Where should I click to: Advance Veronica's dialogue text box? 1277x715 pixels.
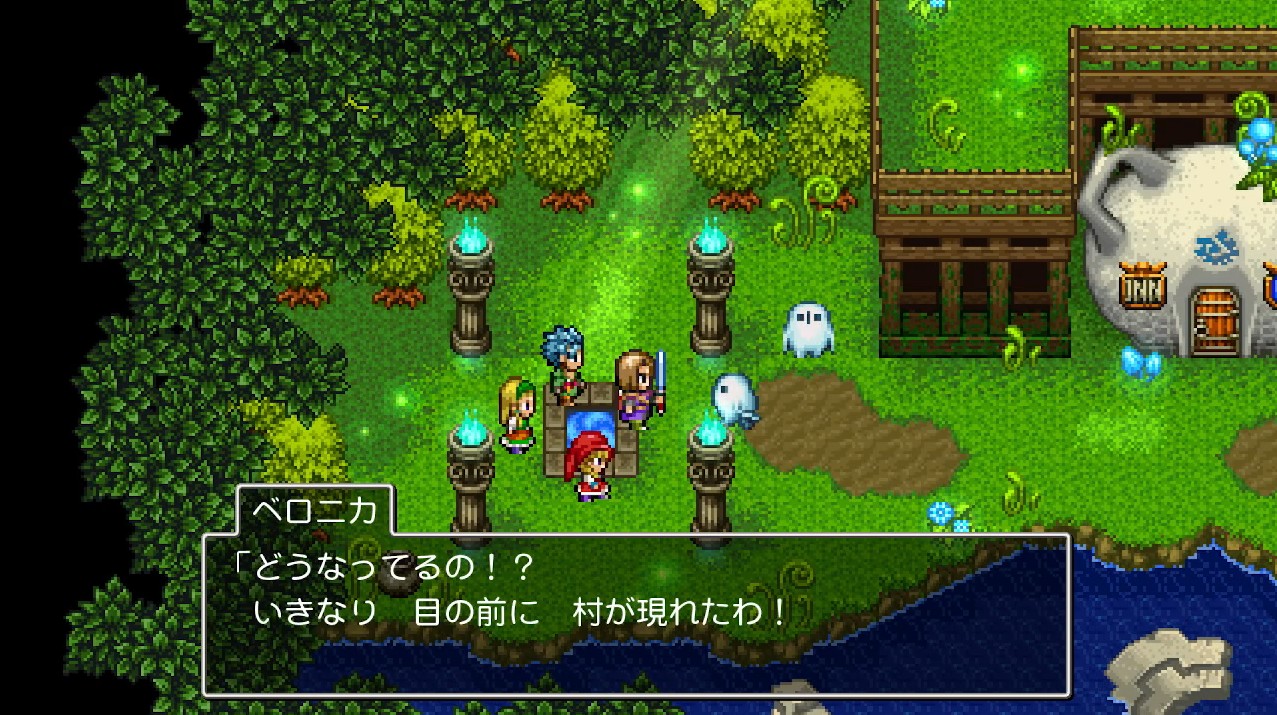coord(636,614)
